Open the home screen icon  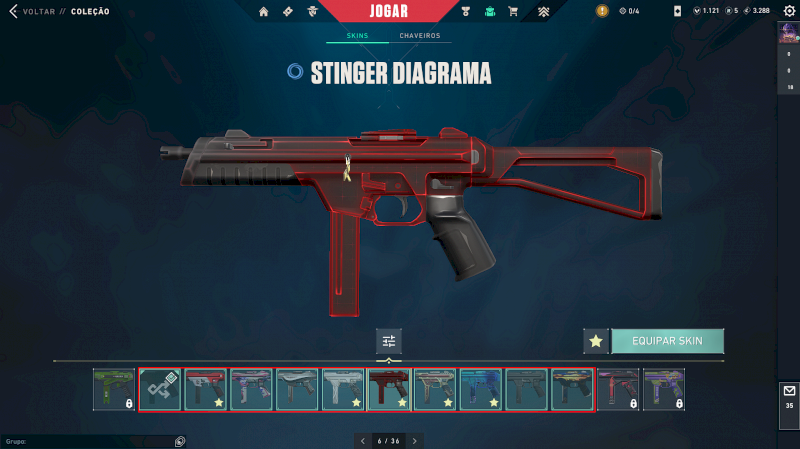(264, 11)
